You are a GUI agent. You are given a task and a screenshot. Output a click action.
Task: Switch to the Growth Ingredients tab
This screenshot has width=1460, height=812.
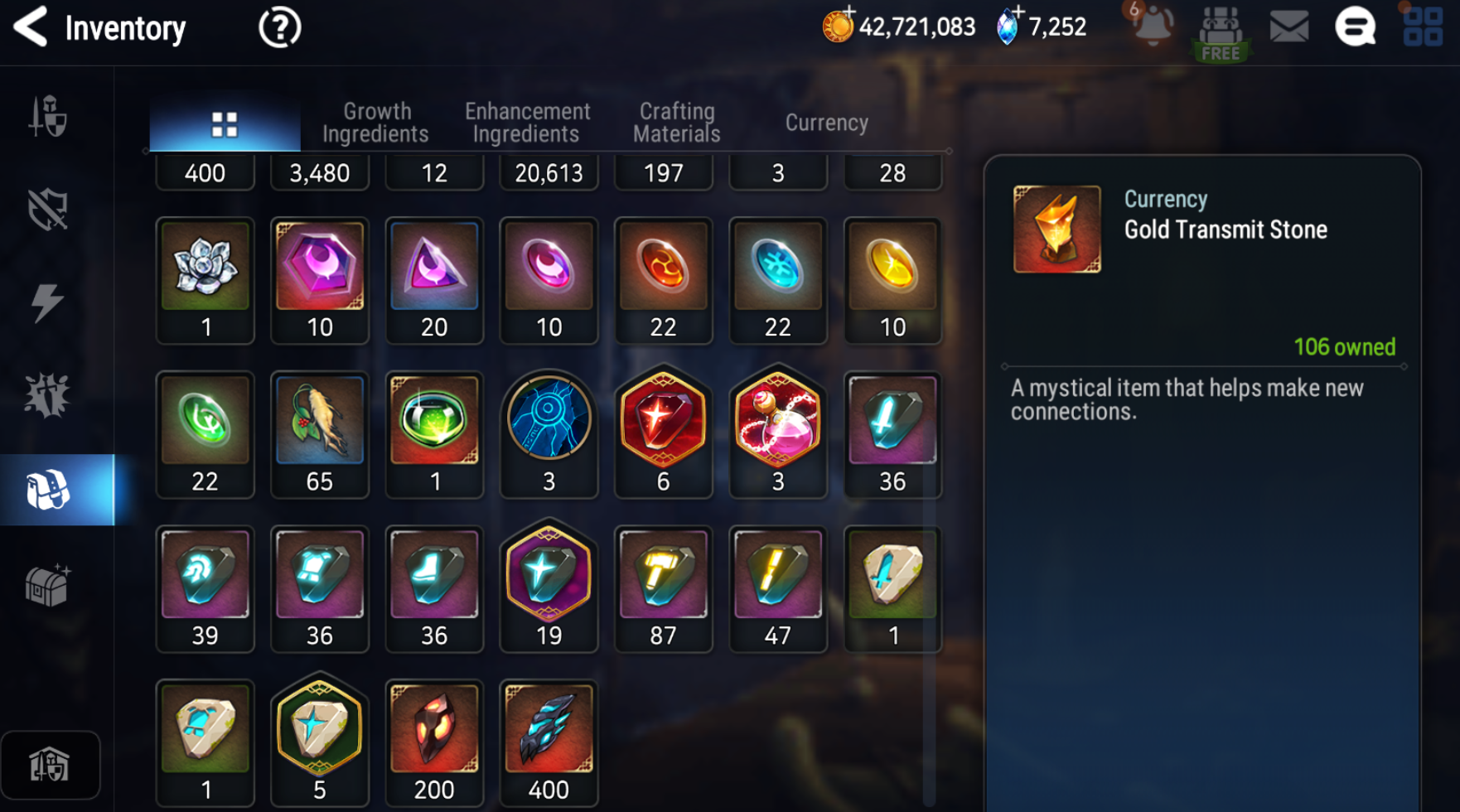[376, 123]
